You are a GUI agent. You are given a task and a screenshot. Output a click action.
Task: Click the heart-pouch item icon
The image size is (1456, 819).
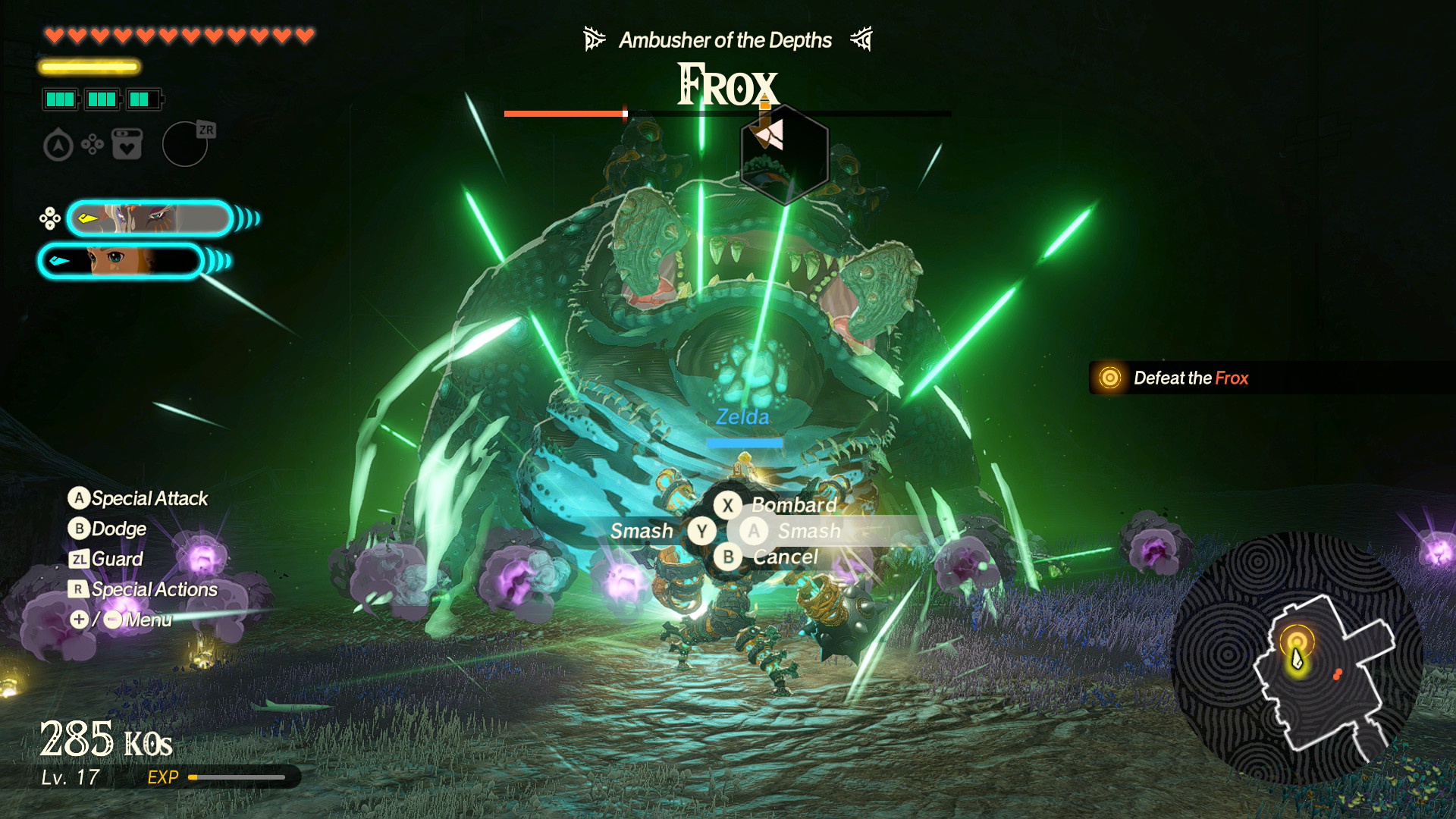pos(127,144)
